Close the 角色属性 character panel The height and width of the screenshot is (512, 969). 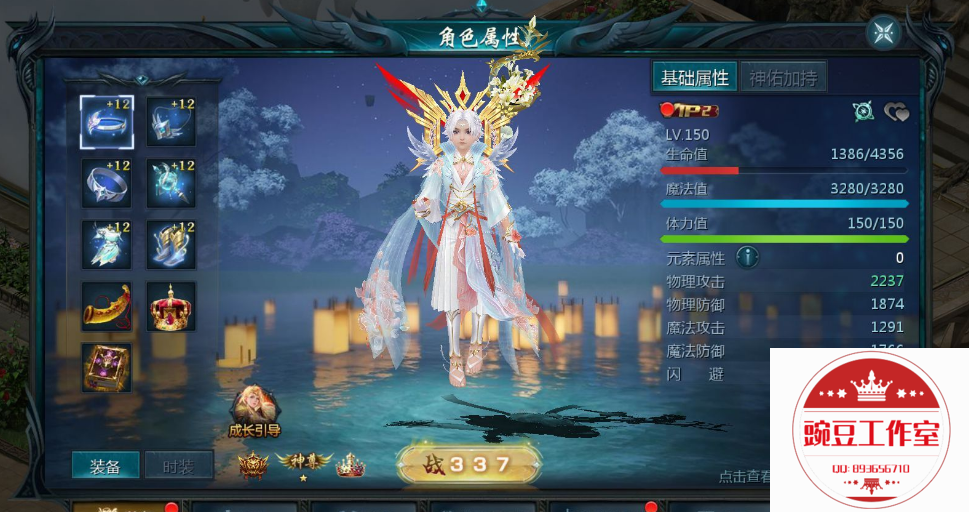tap(883, 33)
